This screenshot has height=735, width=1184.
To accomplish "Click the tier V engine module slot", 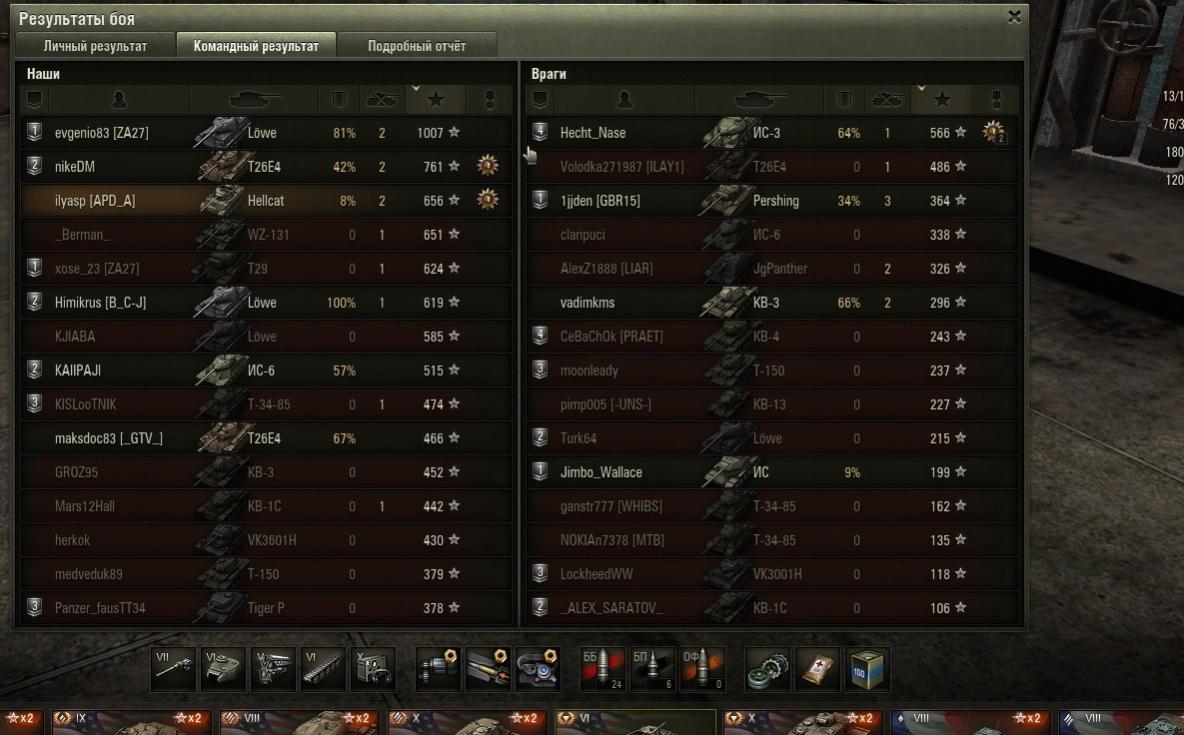I will click(273, 669).
